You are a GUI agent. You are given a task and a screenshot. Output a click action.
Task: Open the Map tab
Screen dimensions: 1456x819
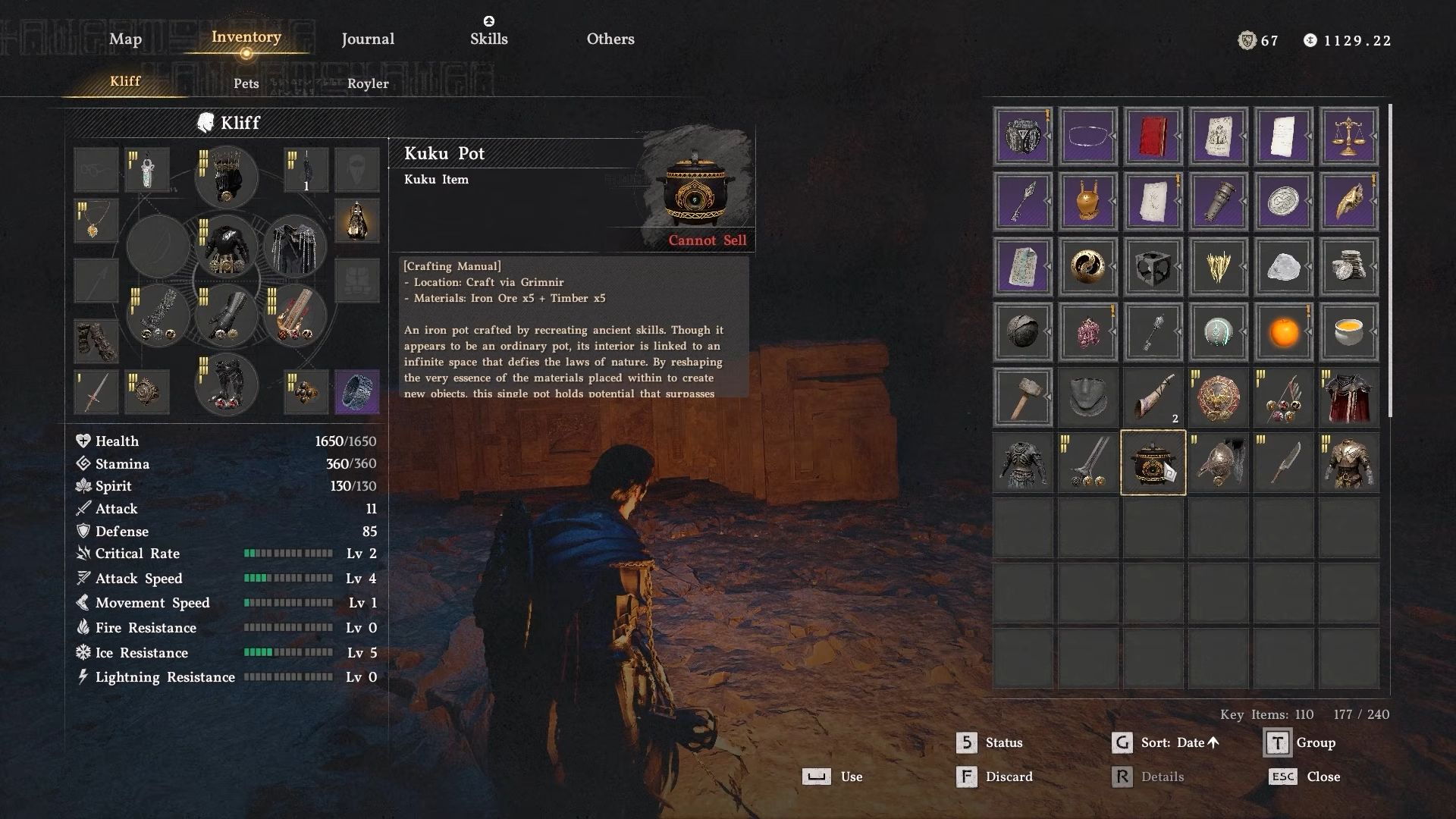[125, 39]
